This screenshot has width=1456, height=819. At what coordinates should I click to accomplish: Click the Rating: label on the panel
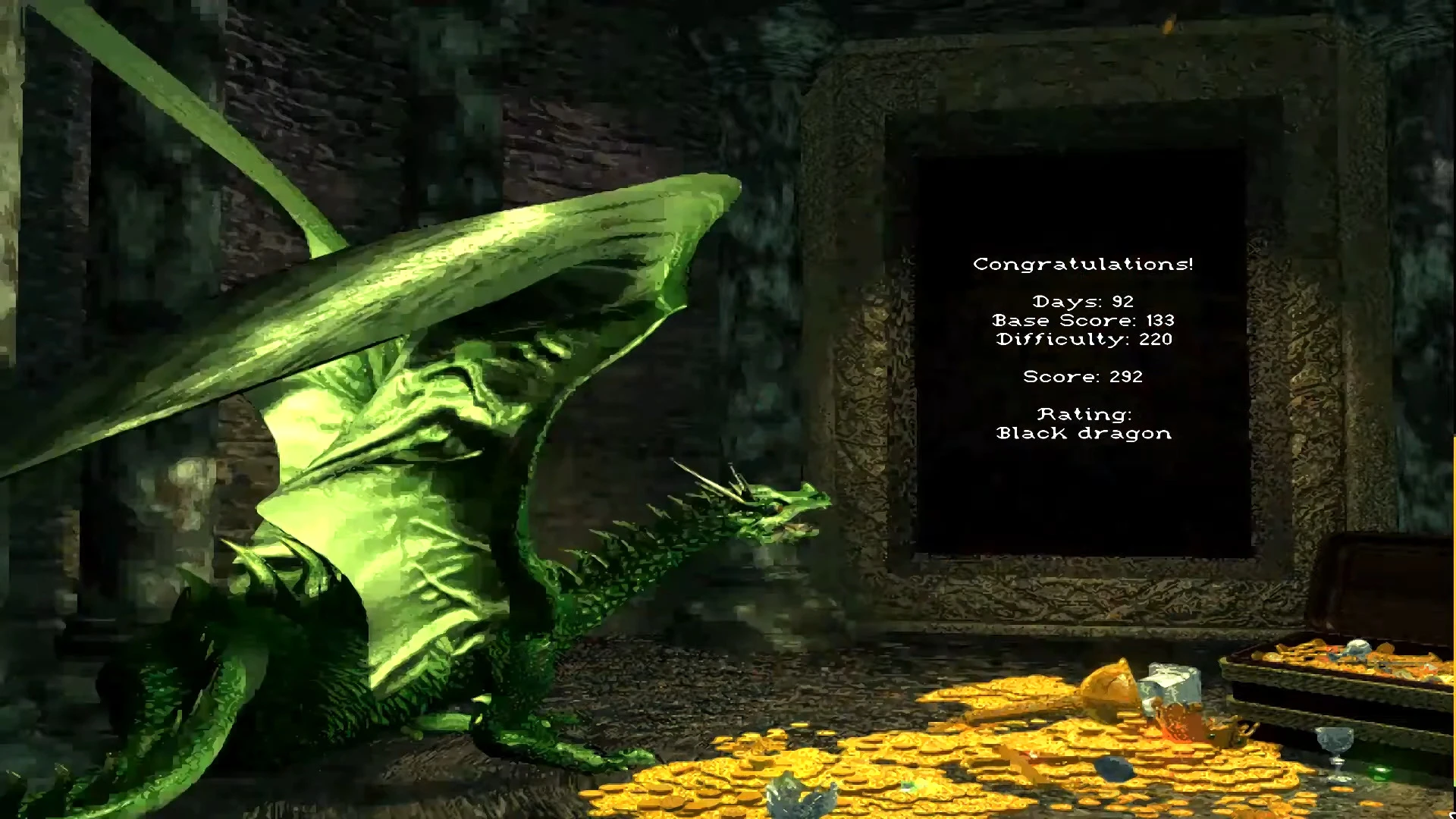coord(1085,414)
